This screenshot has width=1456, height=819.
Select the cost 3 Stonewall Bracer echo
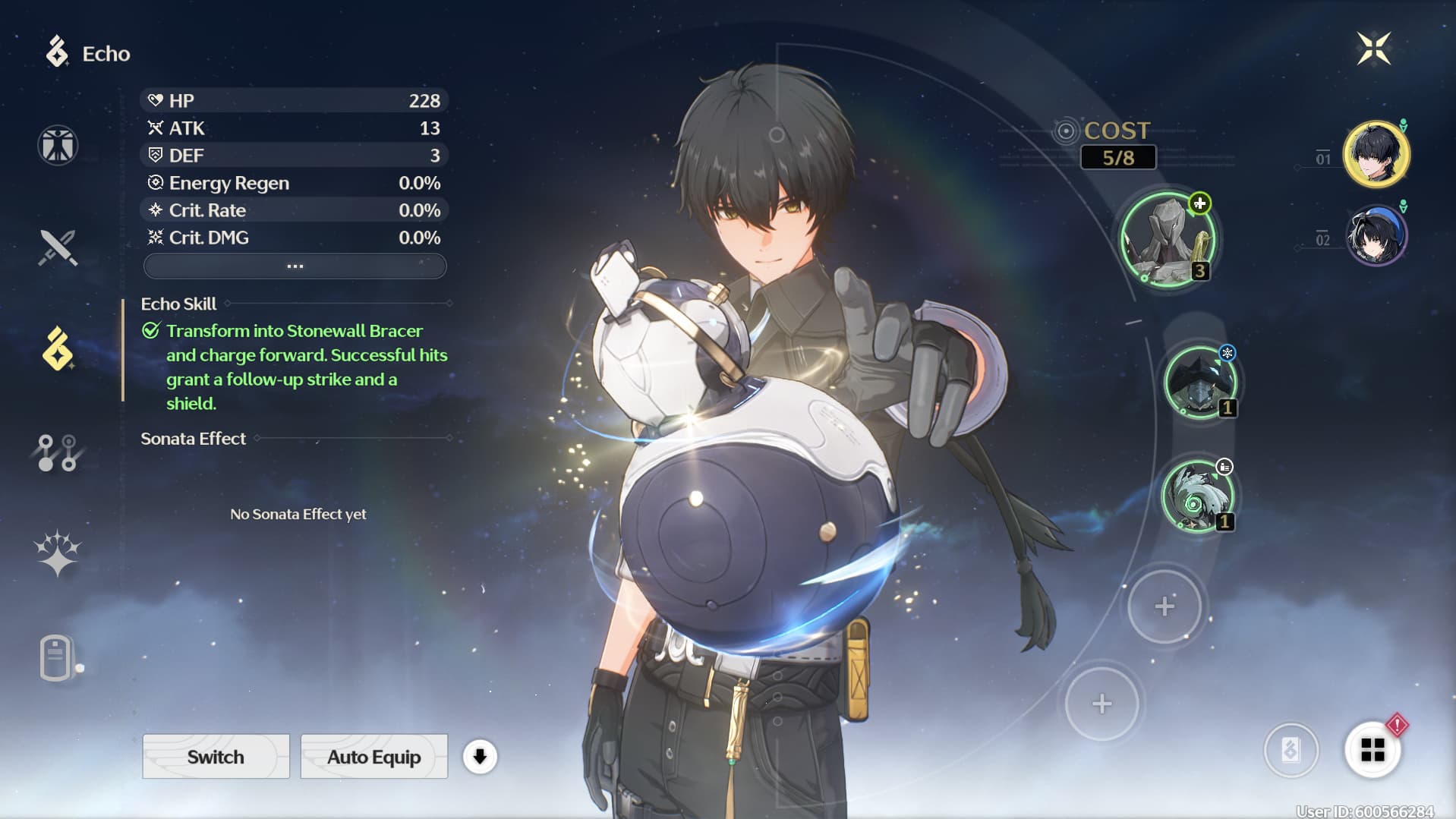(x=1168, y=240)
